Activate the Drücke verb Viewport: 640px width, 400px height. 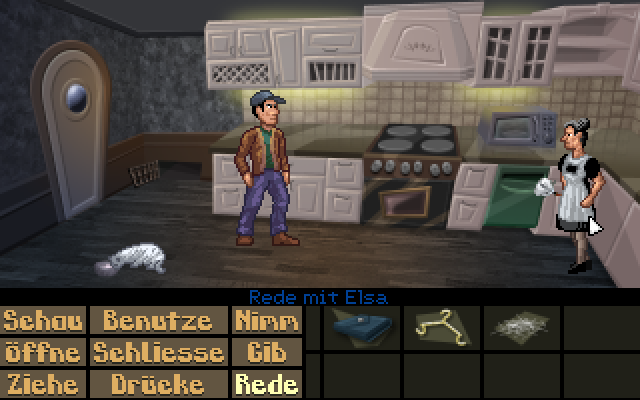click(x=159, y=383)
